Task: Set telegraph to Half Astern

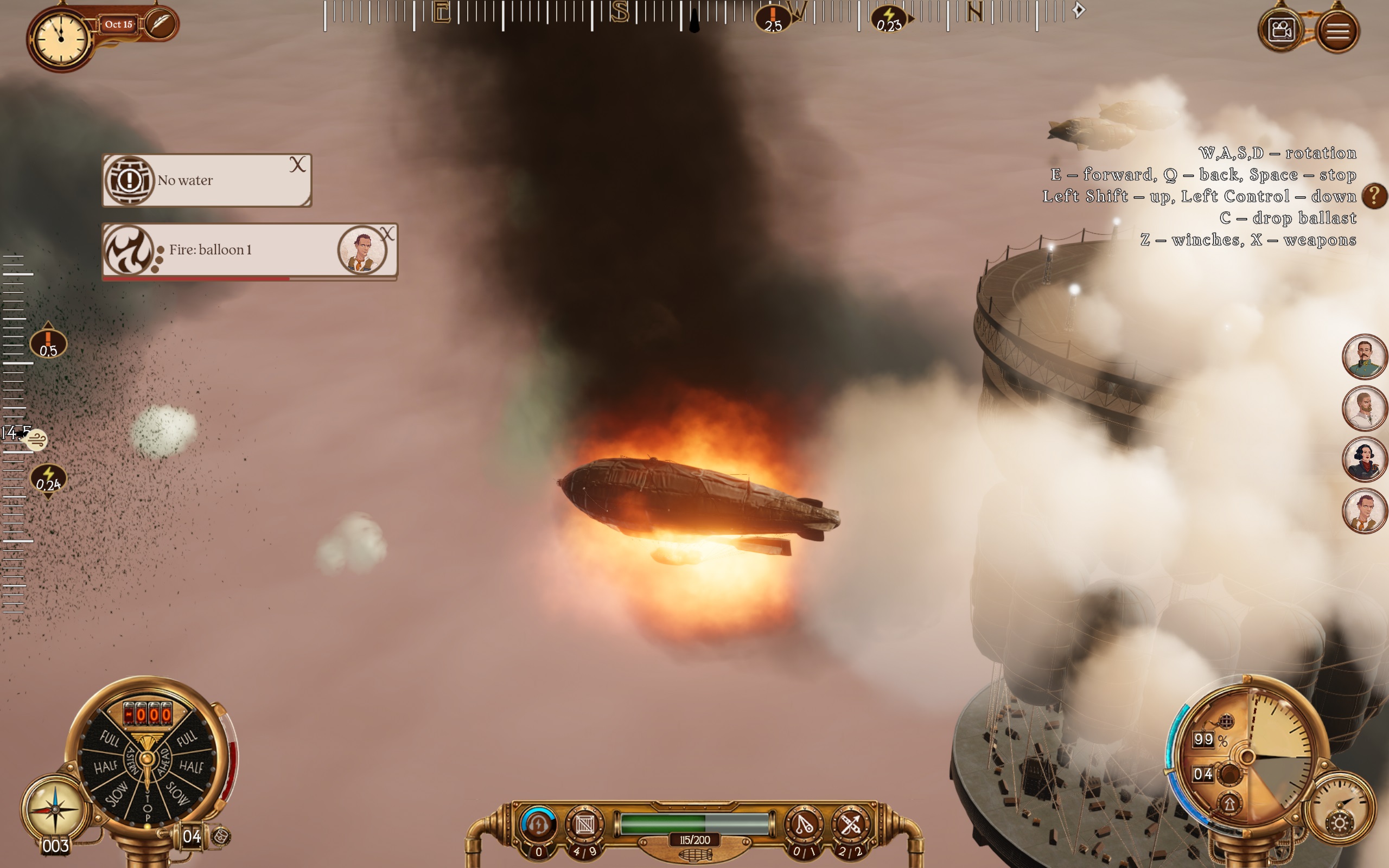Action: click(106, 767)
